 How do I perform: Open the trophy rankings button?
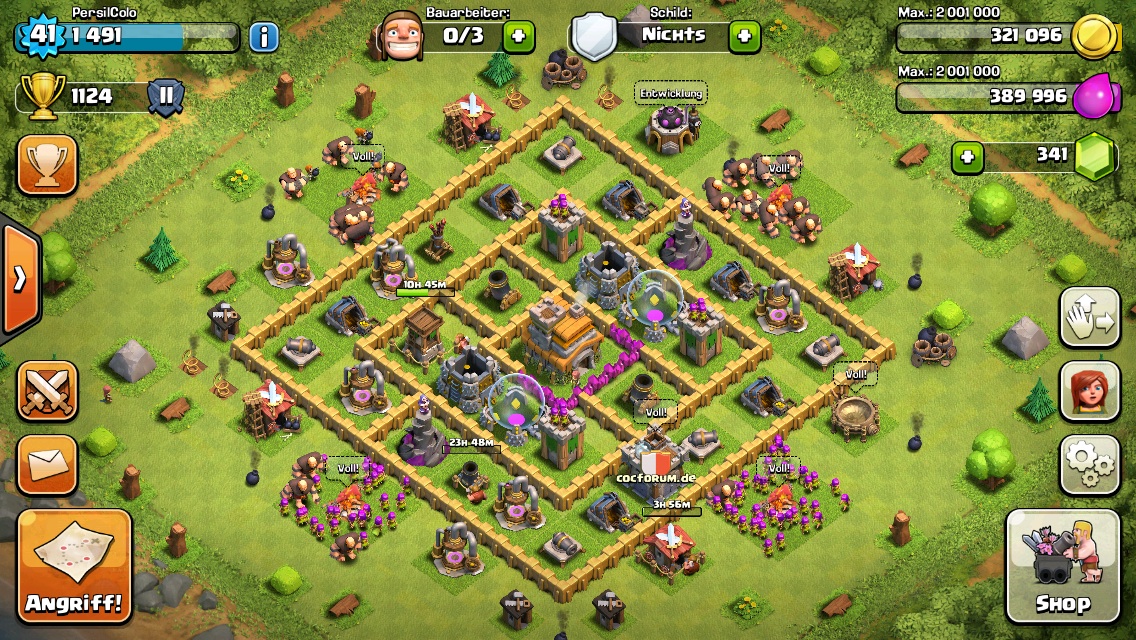(x=47, y=166)
